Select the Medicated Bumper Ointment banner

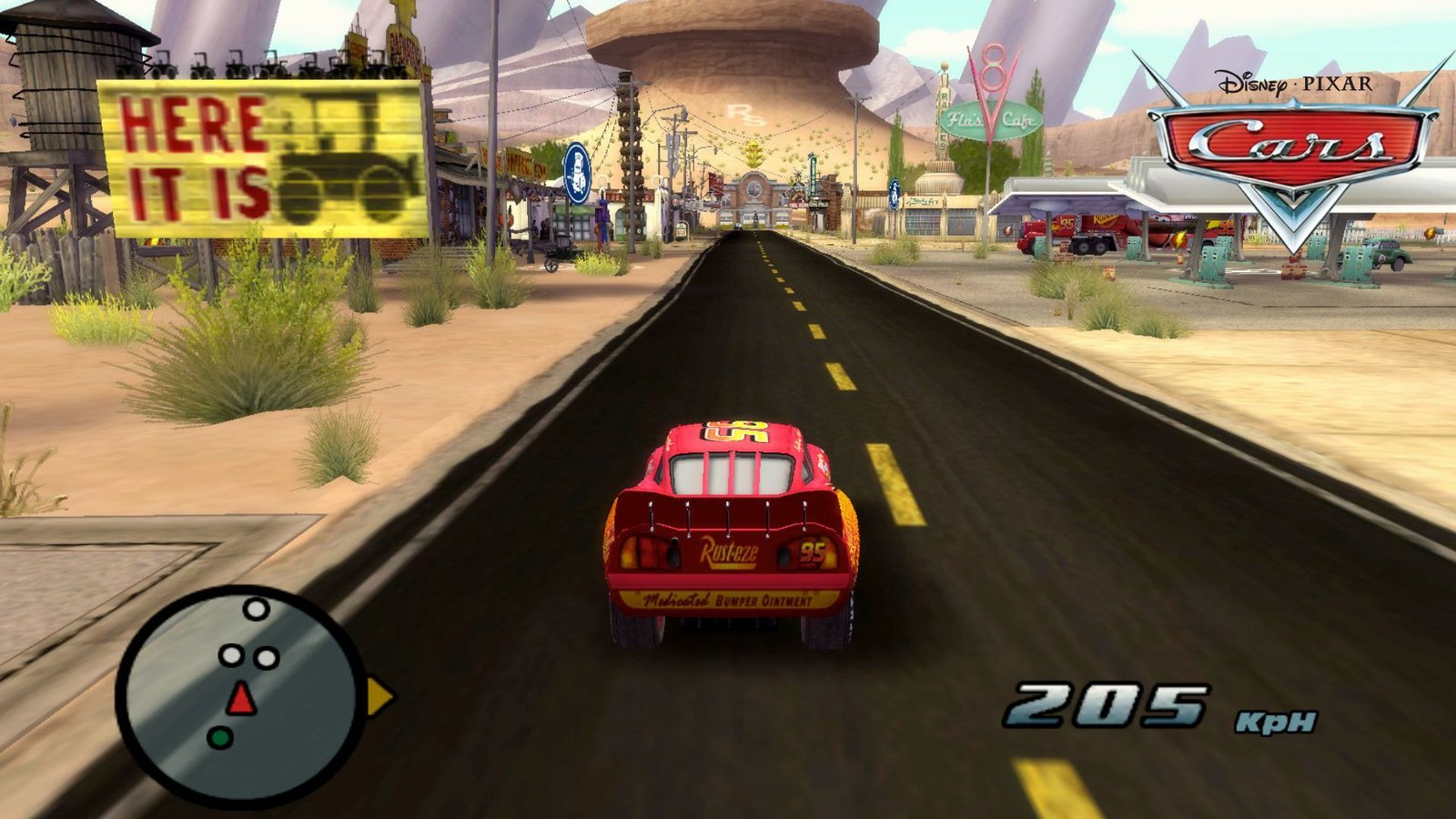tap(728, 599)
